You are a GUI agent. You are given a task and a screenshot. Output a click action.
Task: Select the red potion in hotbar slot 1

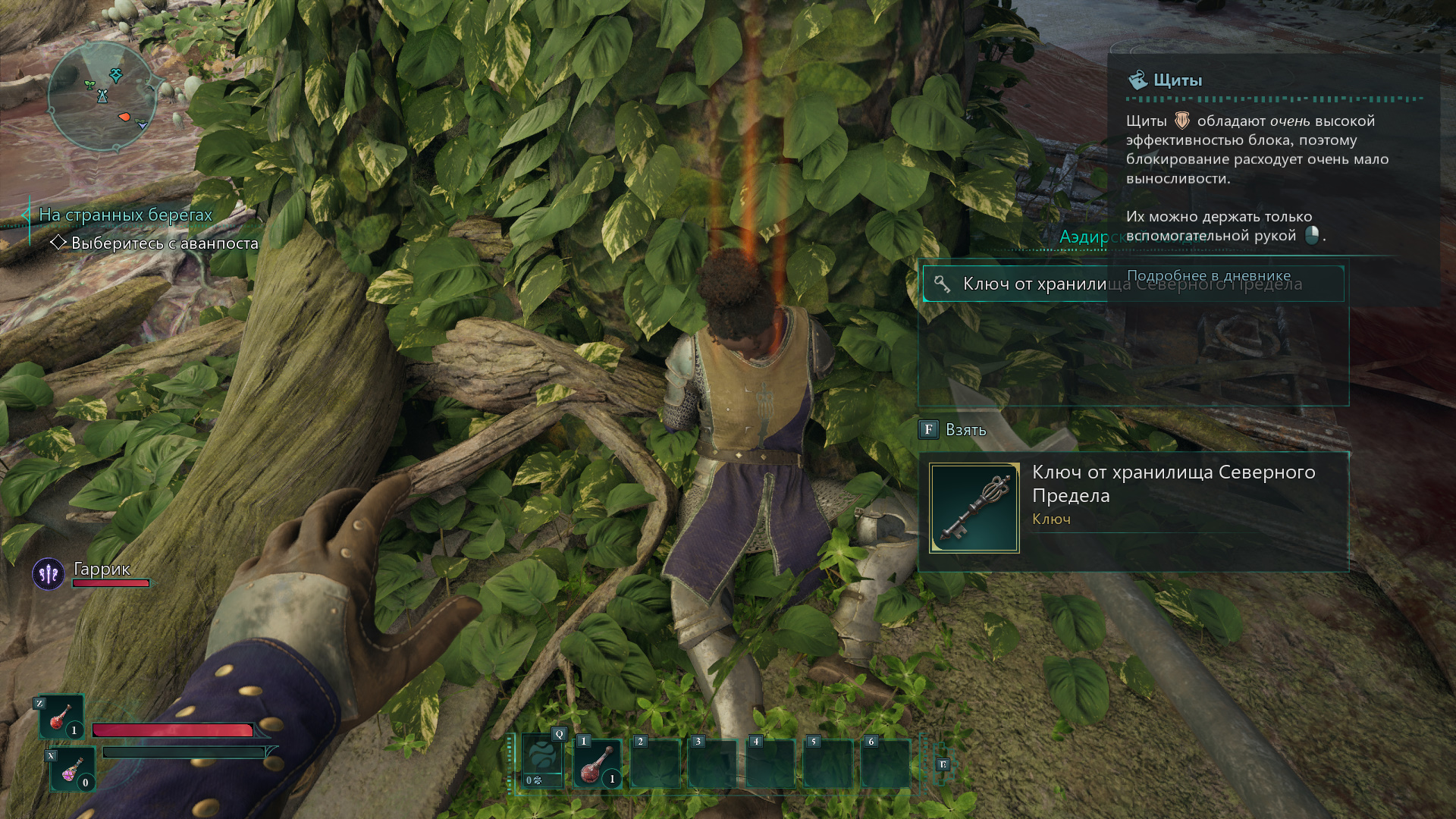pos(598,764)
